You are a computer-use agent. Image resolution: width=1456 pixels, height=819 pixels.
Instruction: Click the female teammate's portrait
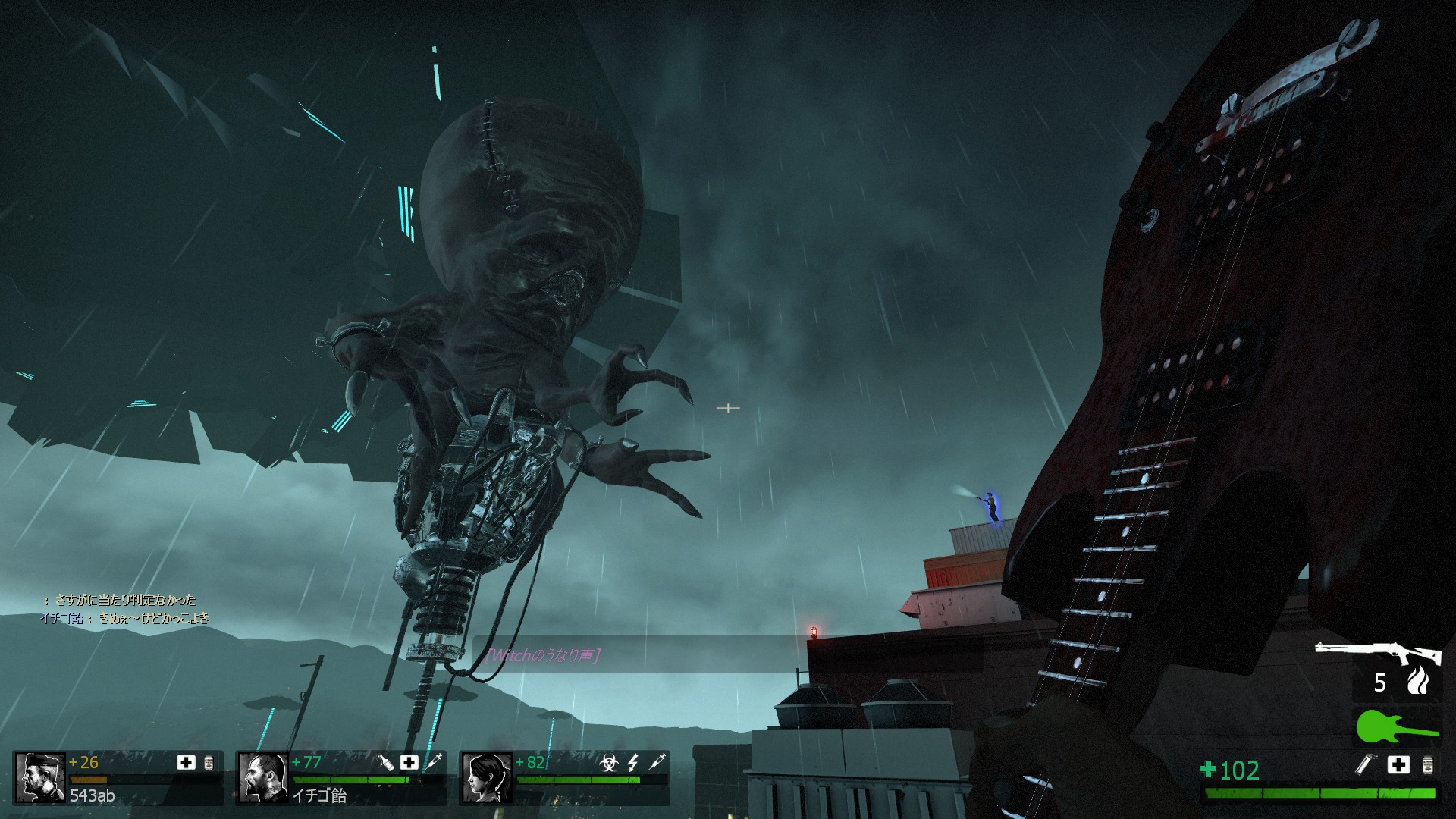coord(486,777)
